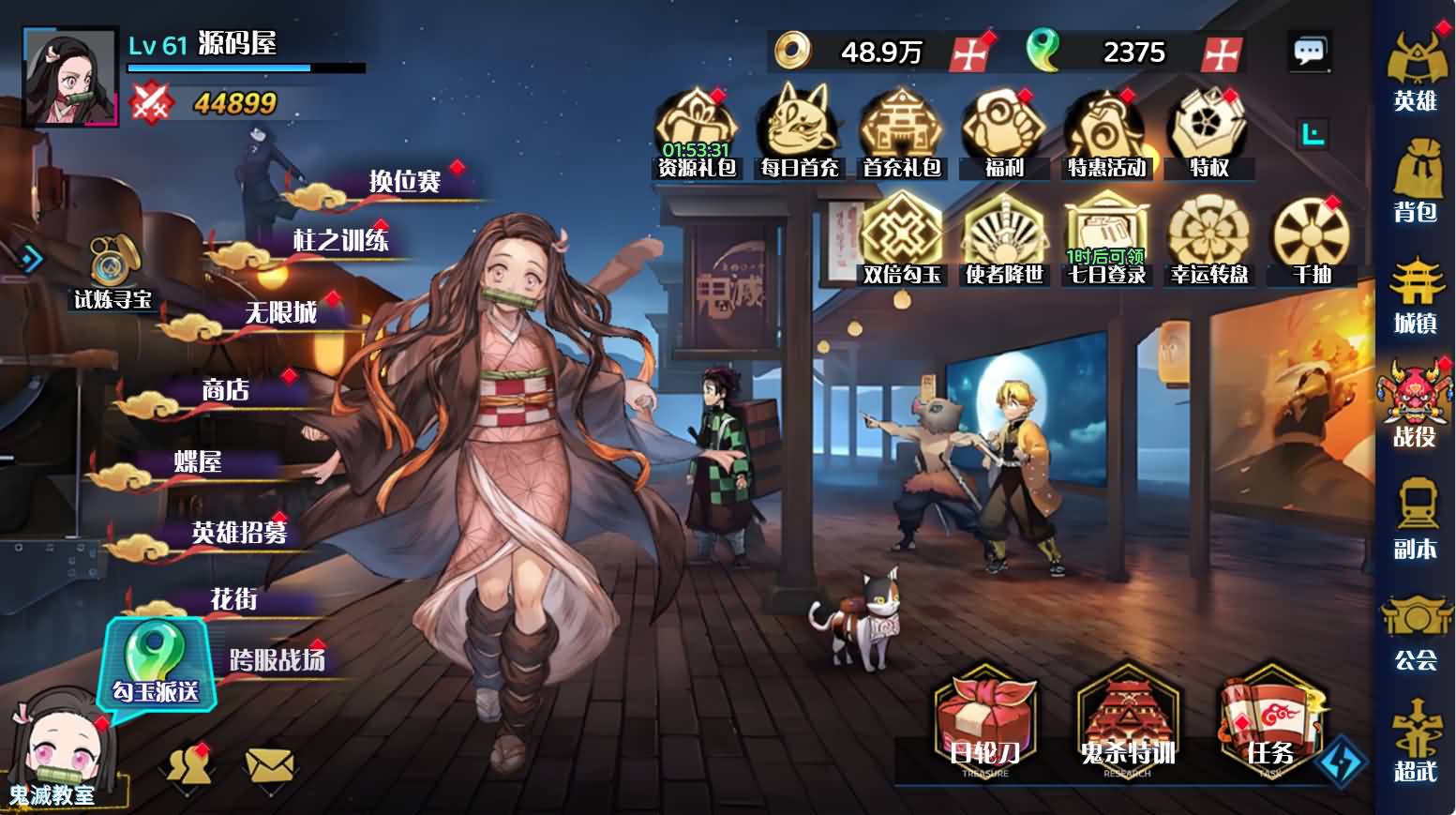
Task: Enter the 换位赛 arena
Action: [x=404, y=181]
